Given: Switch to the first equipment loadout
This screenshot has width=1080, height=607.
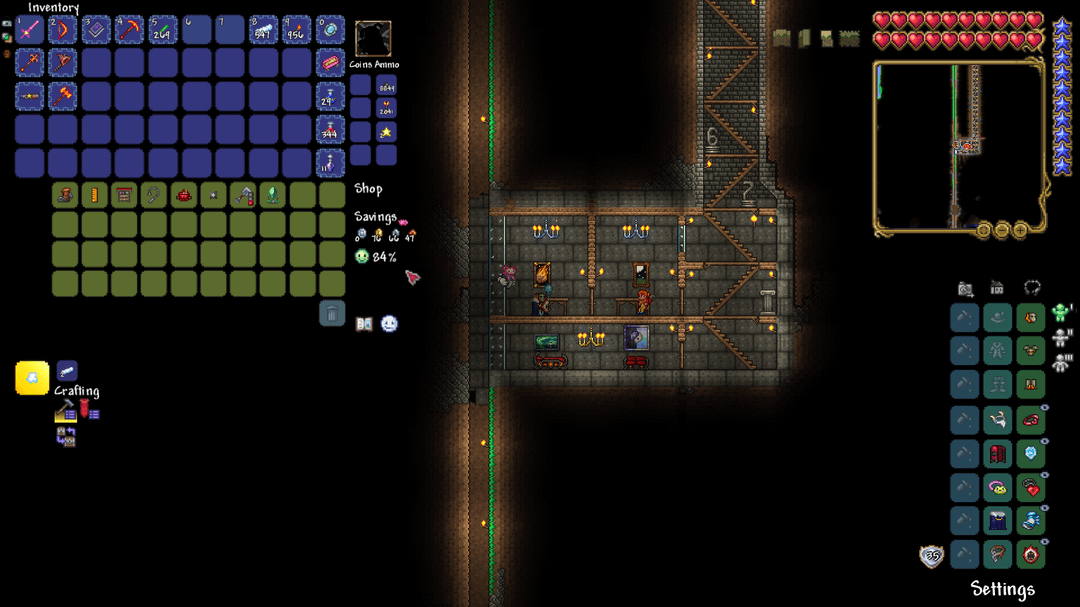Looking at the screenshot, I should pos(1062,315).
